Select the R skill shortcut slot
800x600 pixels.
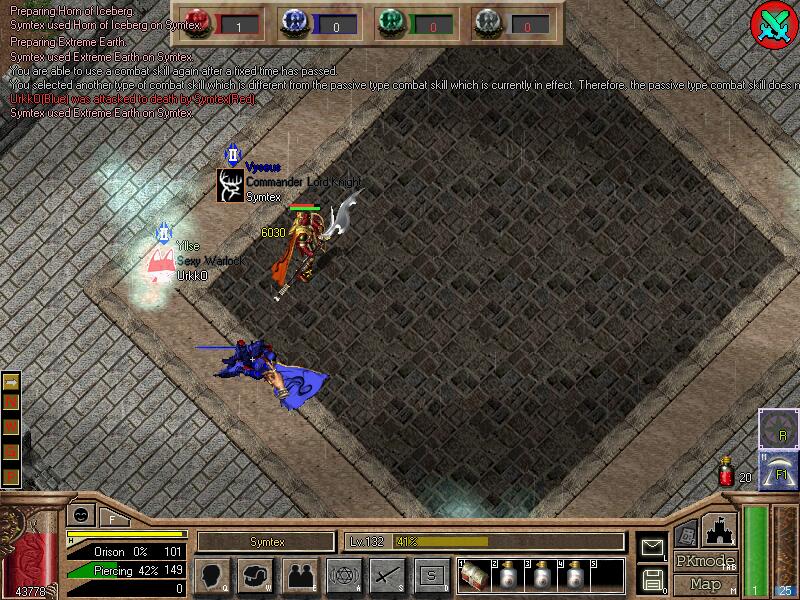tap(777, 429)
